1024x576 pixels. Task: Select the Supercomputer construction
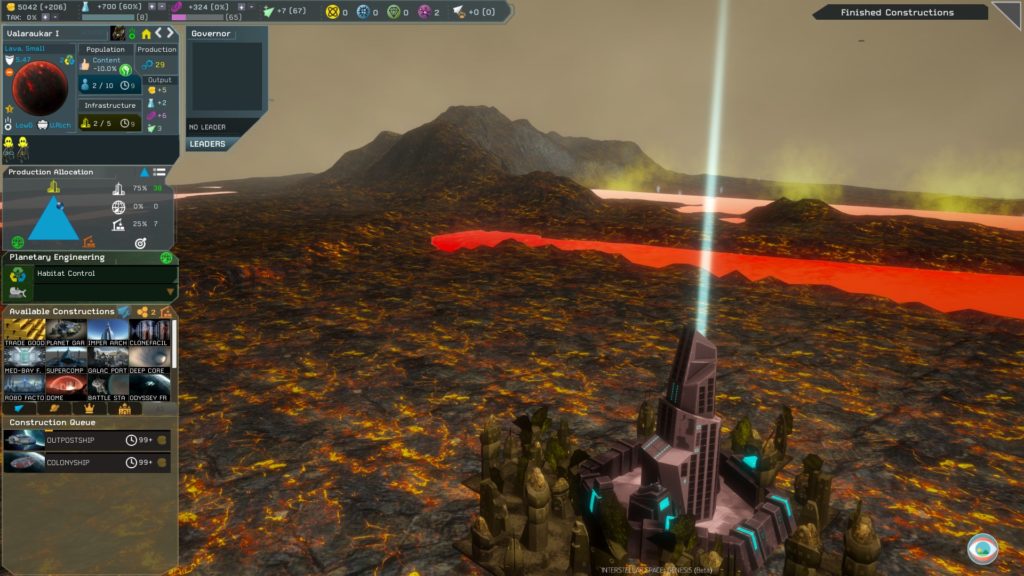(66, 359)
